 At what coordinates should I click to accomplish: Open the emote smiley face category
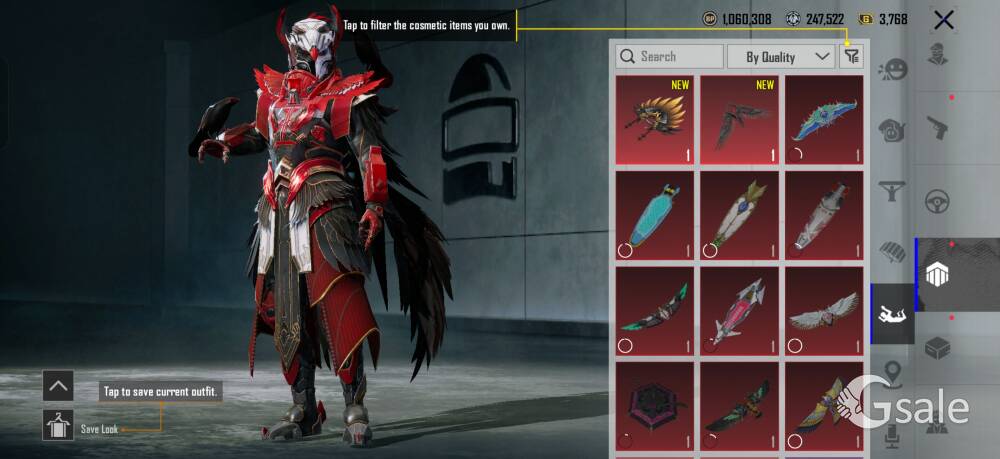tap(891, 71)
